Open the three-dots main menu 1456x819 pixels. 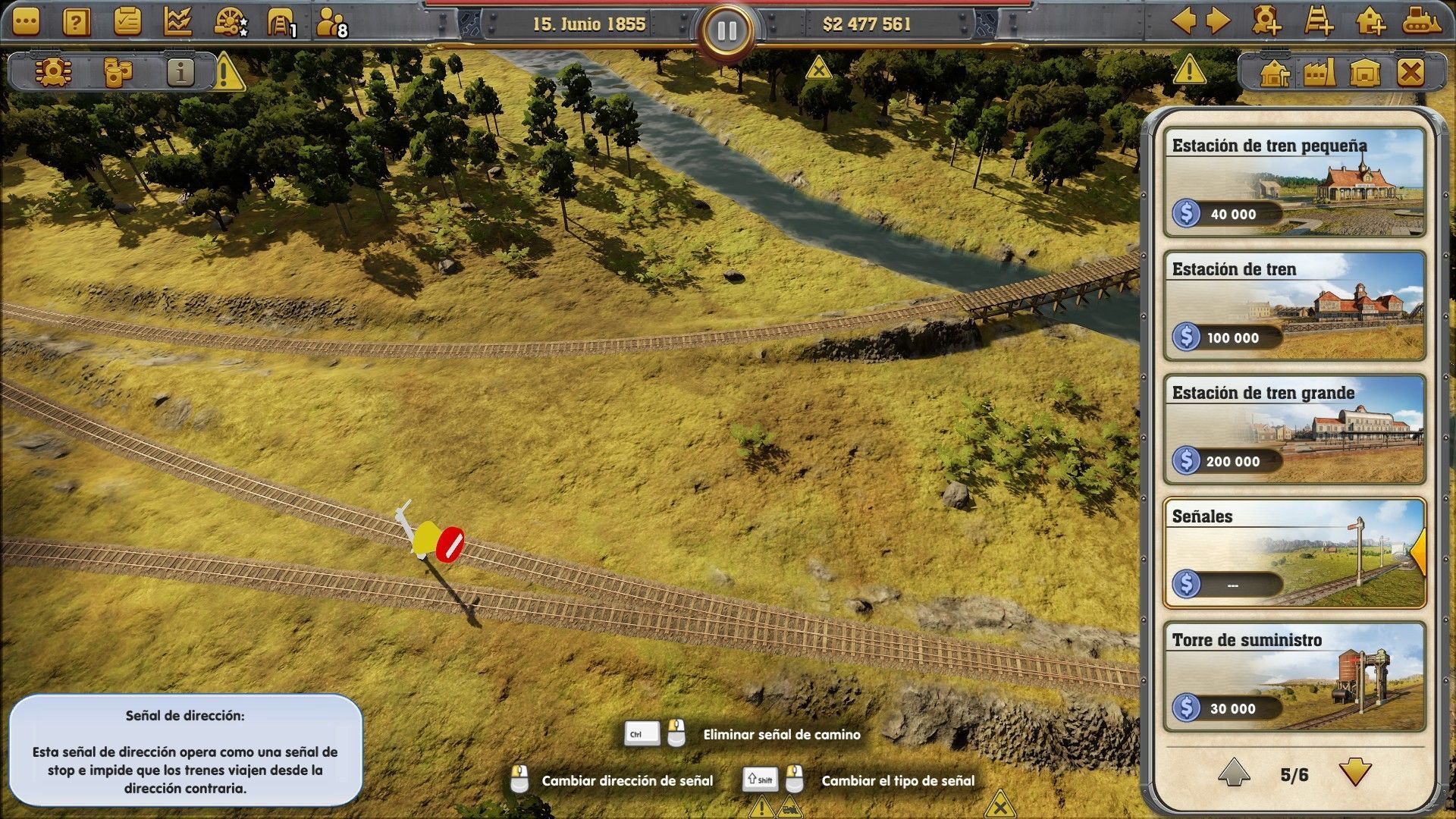26,22
